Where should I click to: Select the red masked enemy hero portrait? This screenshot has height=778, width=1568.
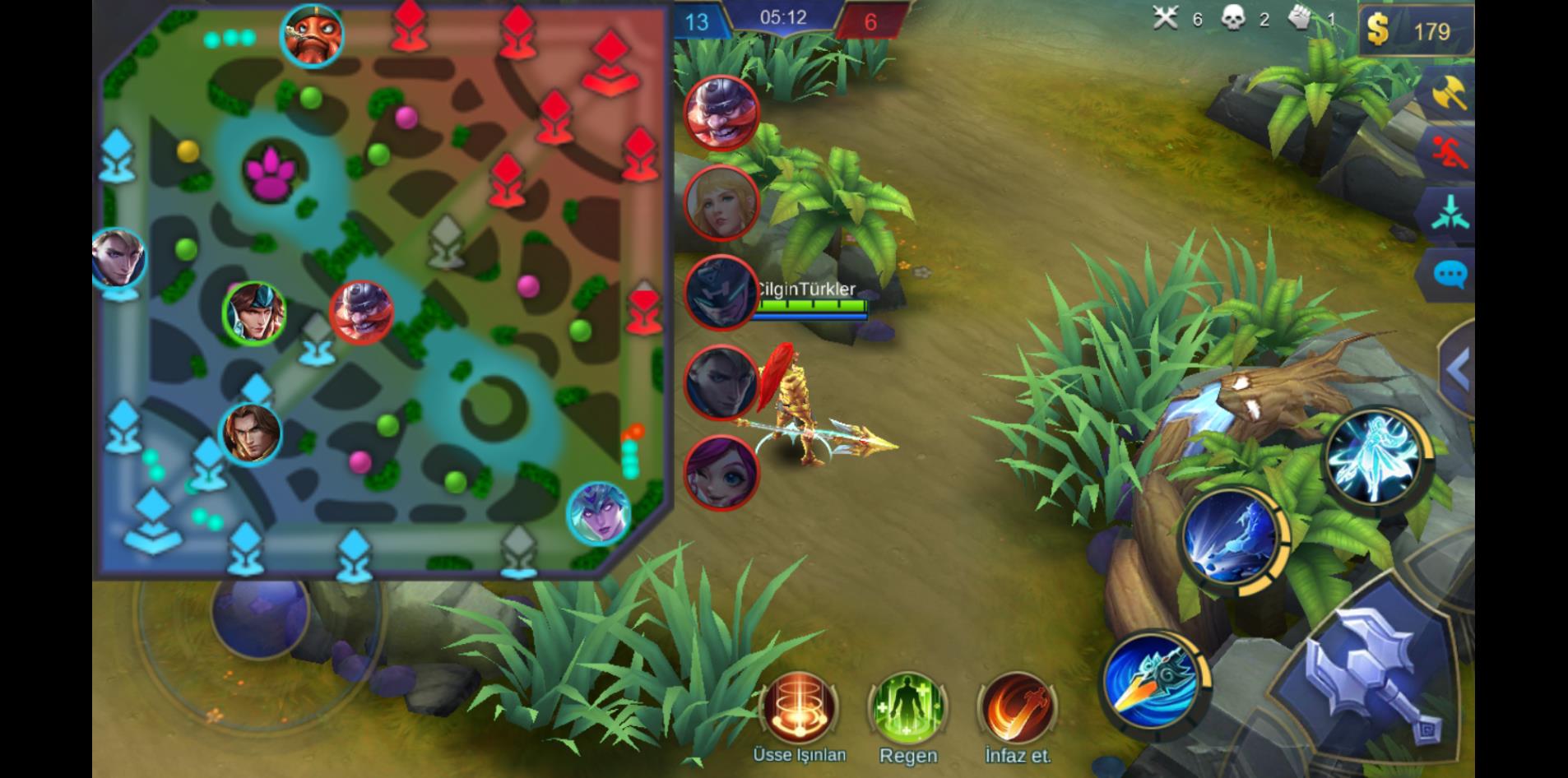pos(721,113)
